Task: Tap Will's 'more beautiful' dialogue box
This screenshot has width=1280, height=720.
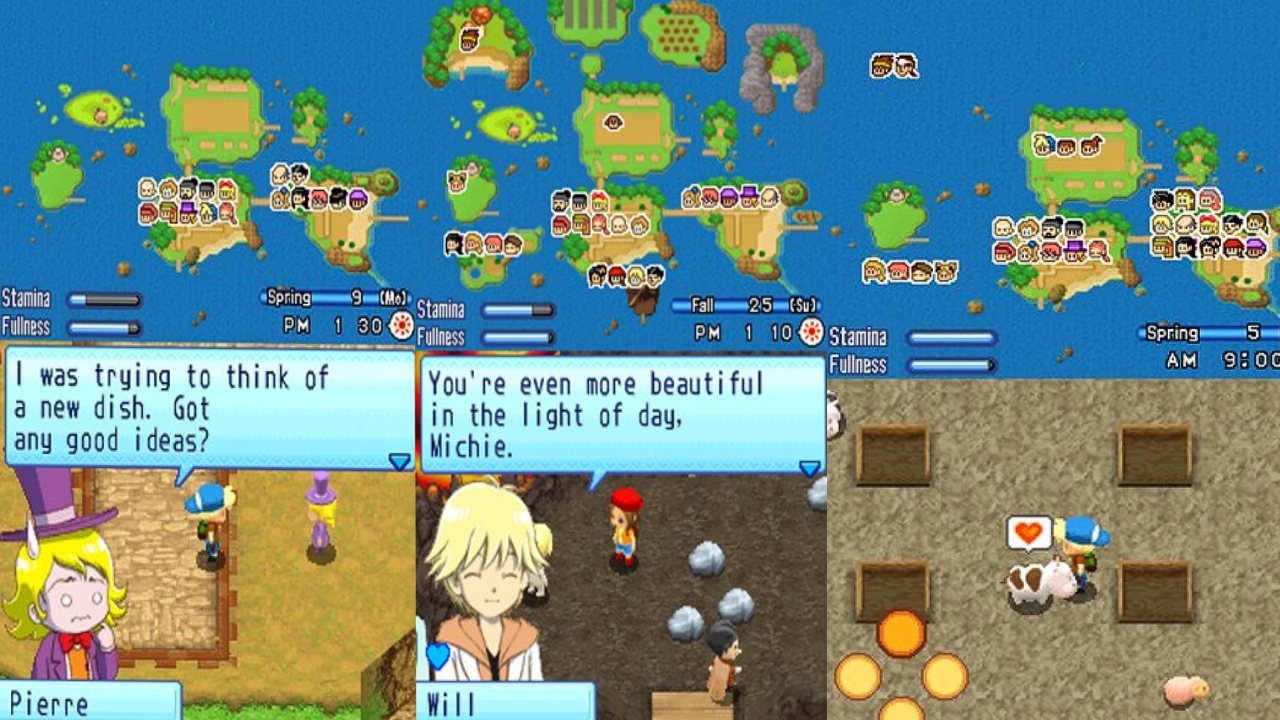Action: point(620,414)
